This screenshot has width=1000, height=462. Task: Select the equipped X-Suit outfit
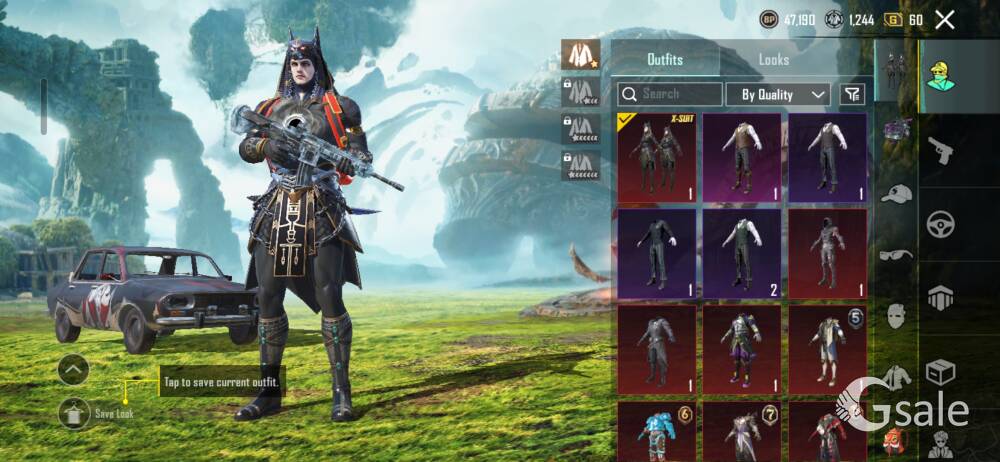[655, 157]
